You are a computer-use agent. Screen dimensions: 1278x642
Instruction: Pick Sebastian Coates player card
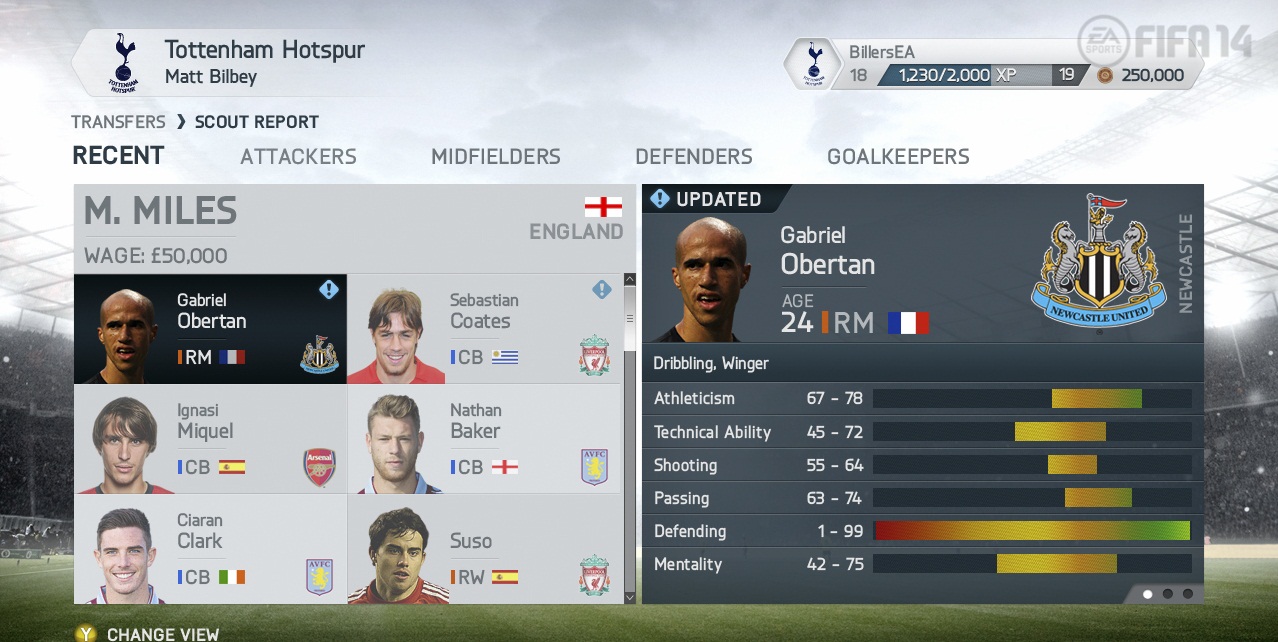pos(484,329)
